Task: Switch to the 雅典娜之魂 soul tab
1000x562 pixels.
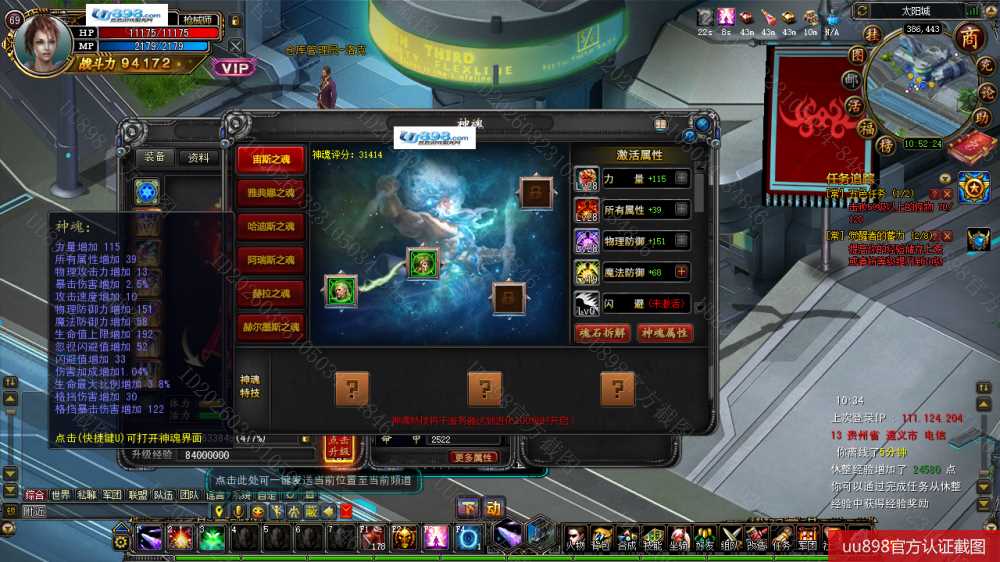Action: (x=270, y=193)
